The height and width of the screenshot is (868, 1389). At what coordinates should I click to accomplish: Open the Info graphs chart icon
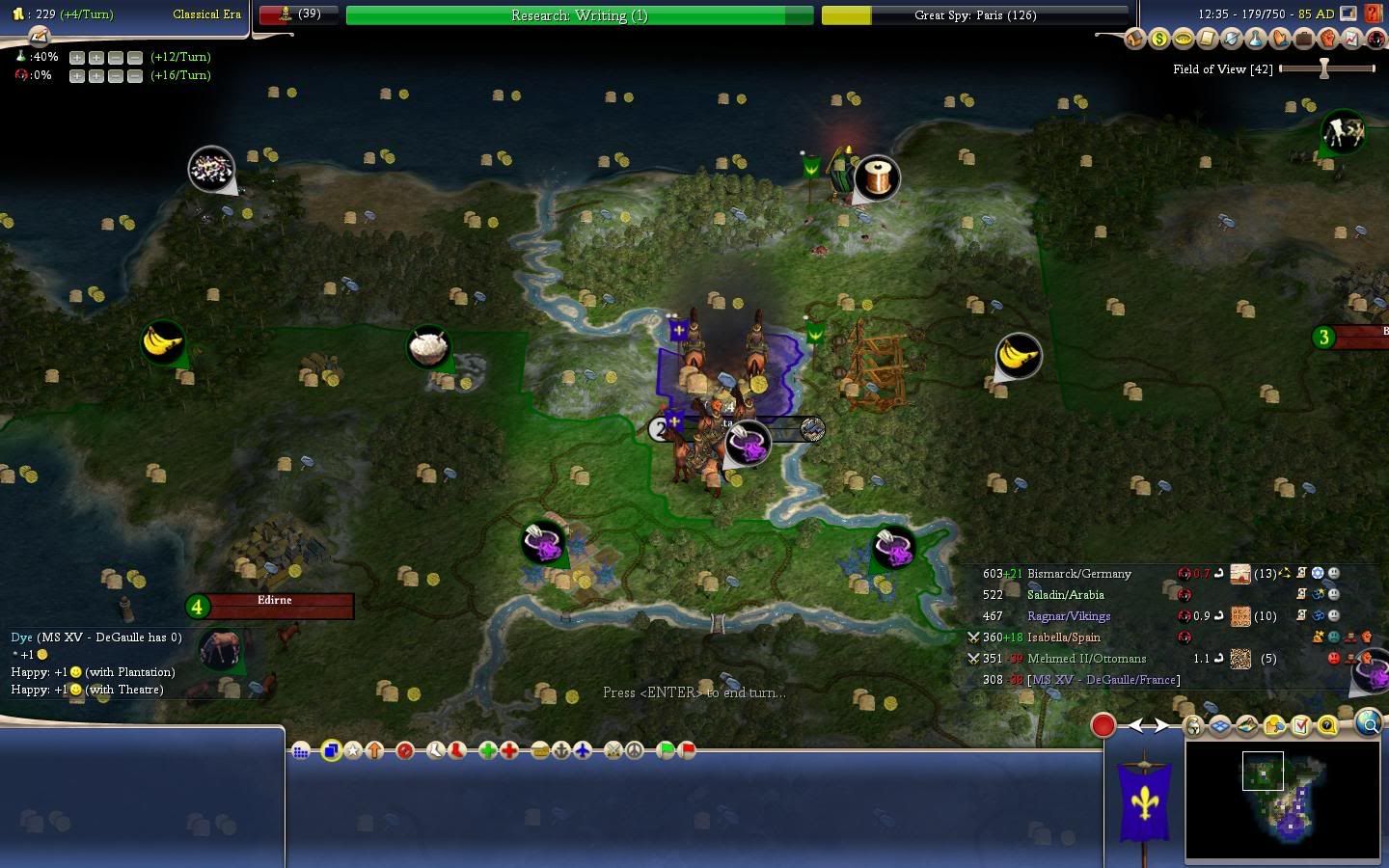tap(1351, 39)
